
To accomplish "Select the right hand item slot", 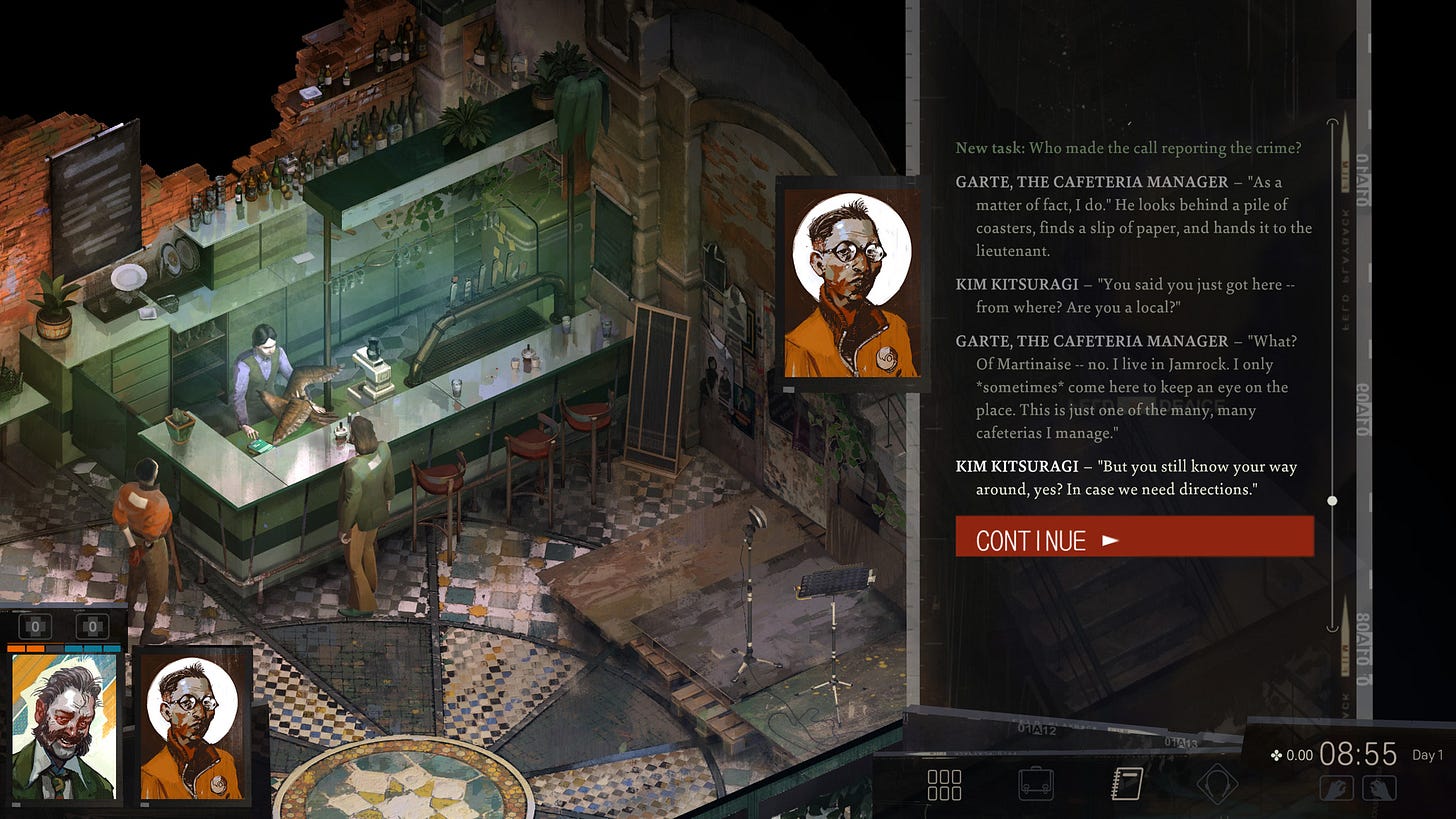I will tap(1378, 788).
